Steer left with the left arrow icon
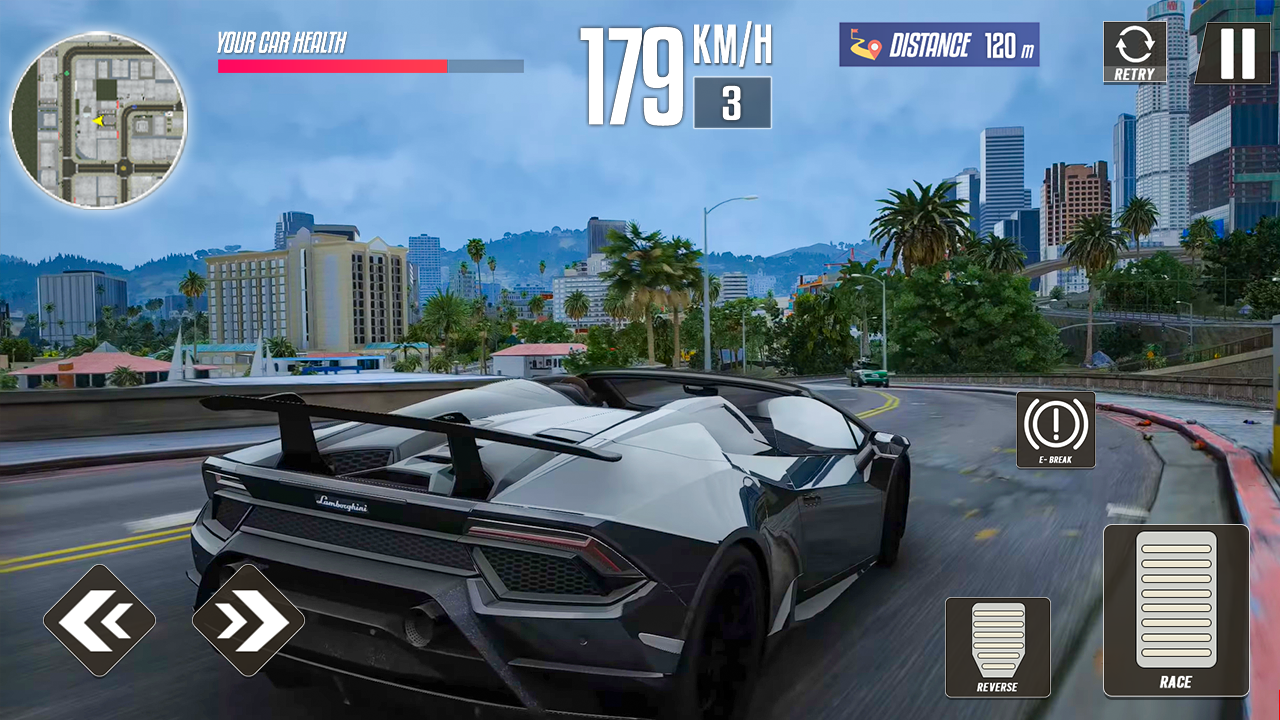The width and height of the screenshot is (1280, 720). click(x=102, y=619)
